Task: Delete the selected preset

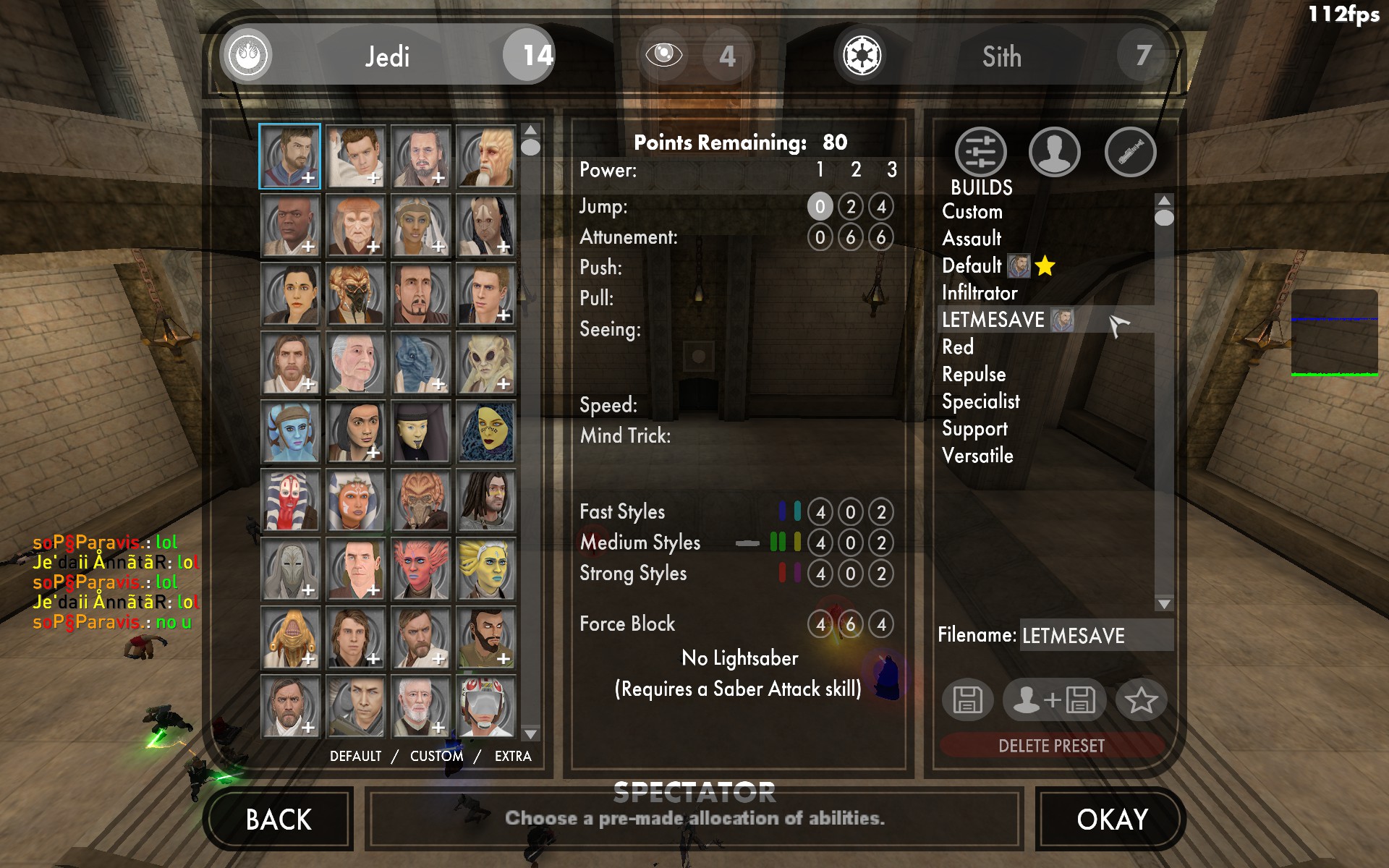Action: point(1051,746)
